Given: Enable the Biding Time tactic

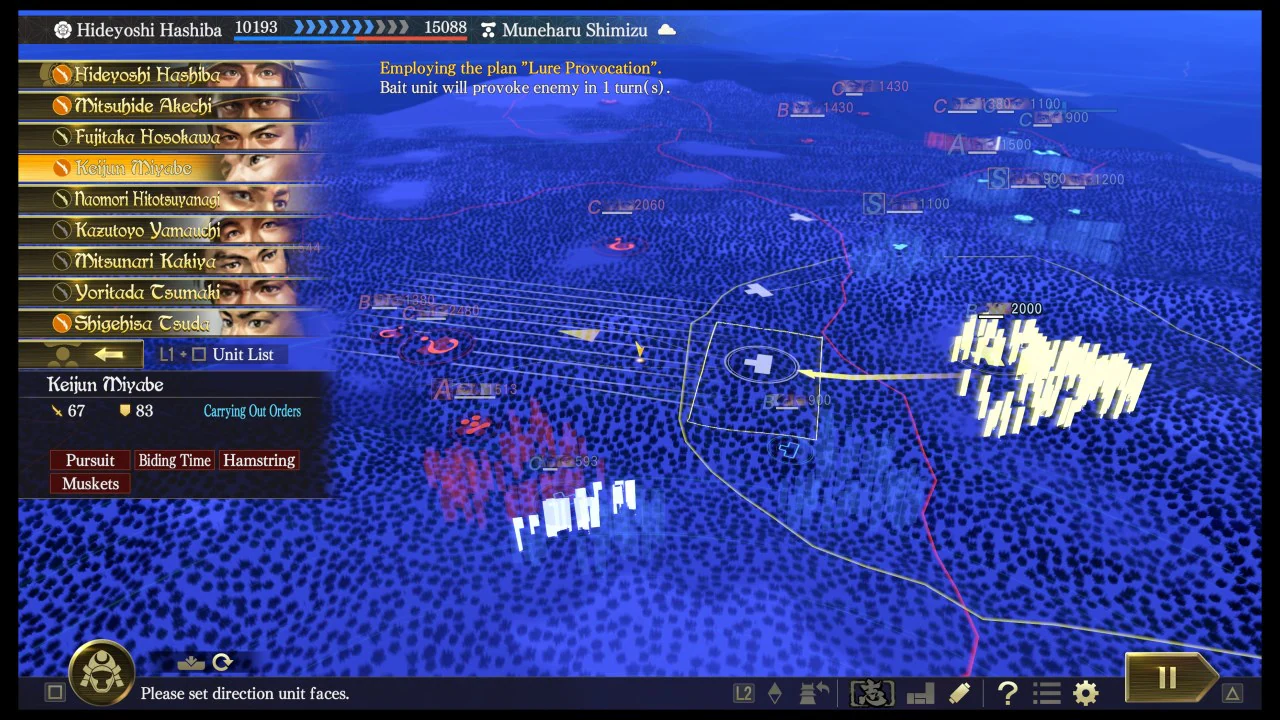Looking at the screenshot, I should click(174, 460).
